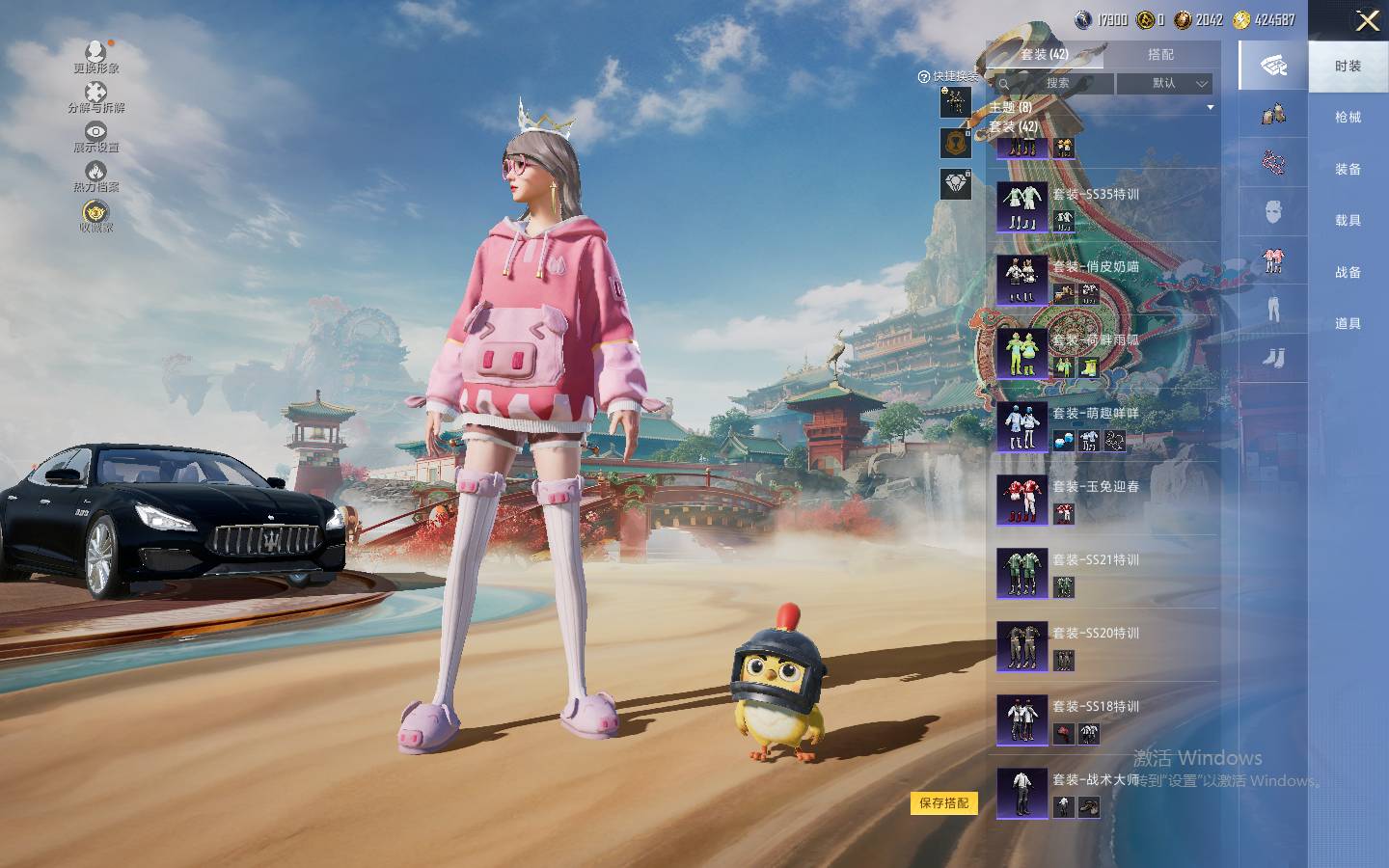This screenshot has height=868, width=1389.
Task: Open 展示设置 display settings
Action: click(x=95, y=136)
